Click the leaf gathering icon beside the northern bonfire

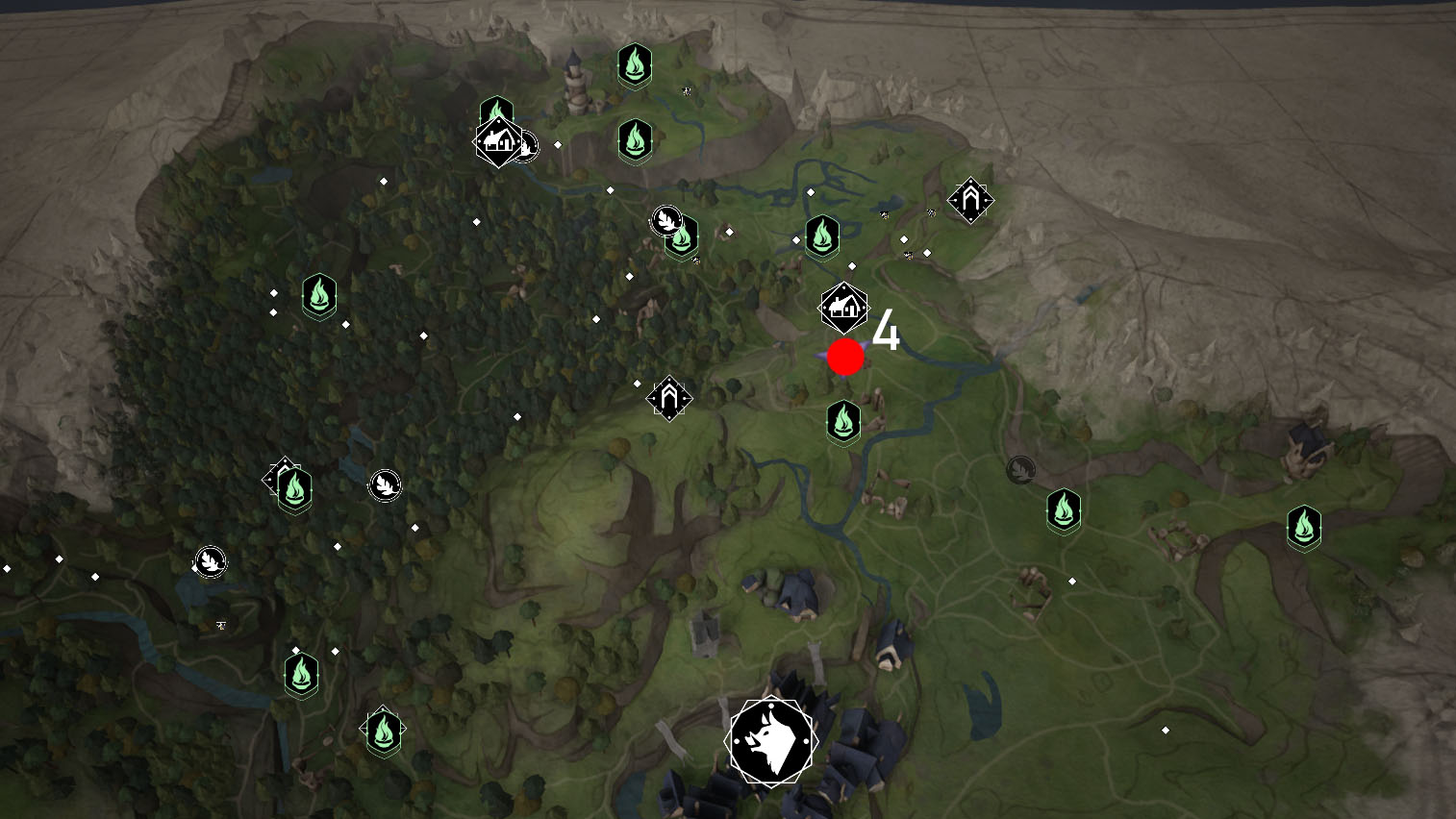coord(666,220)
